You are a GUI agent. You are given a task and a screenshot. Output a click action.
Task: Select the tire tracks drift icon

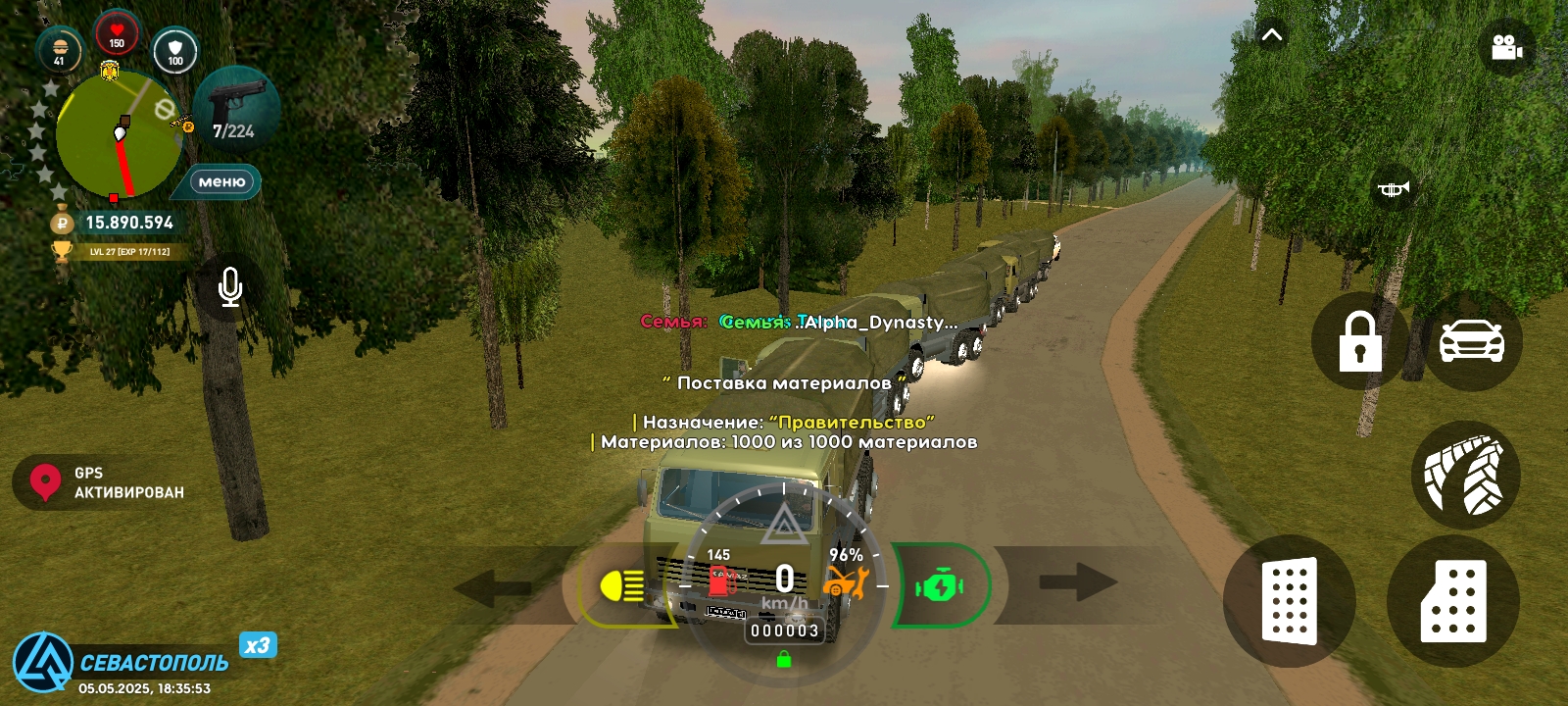(x=1468, y=475)
